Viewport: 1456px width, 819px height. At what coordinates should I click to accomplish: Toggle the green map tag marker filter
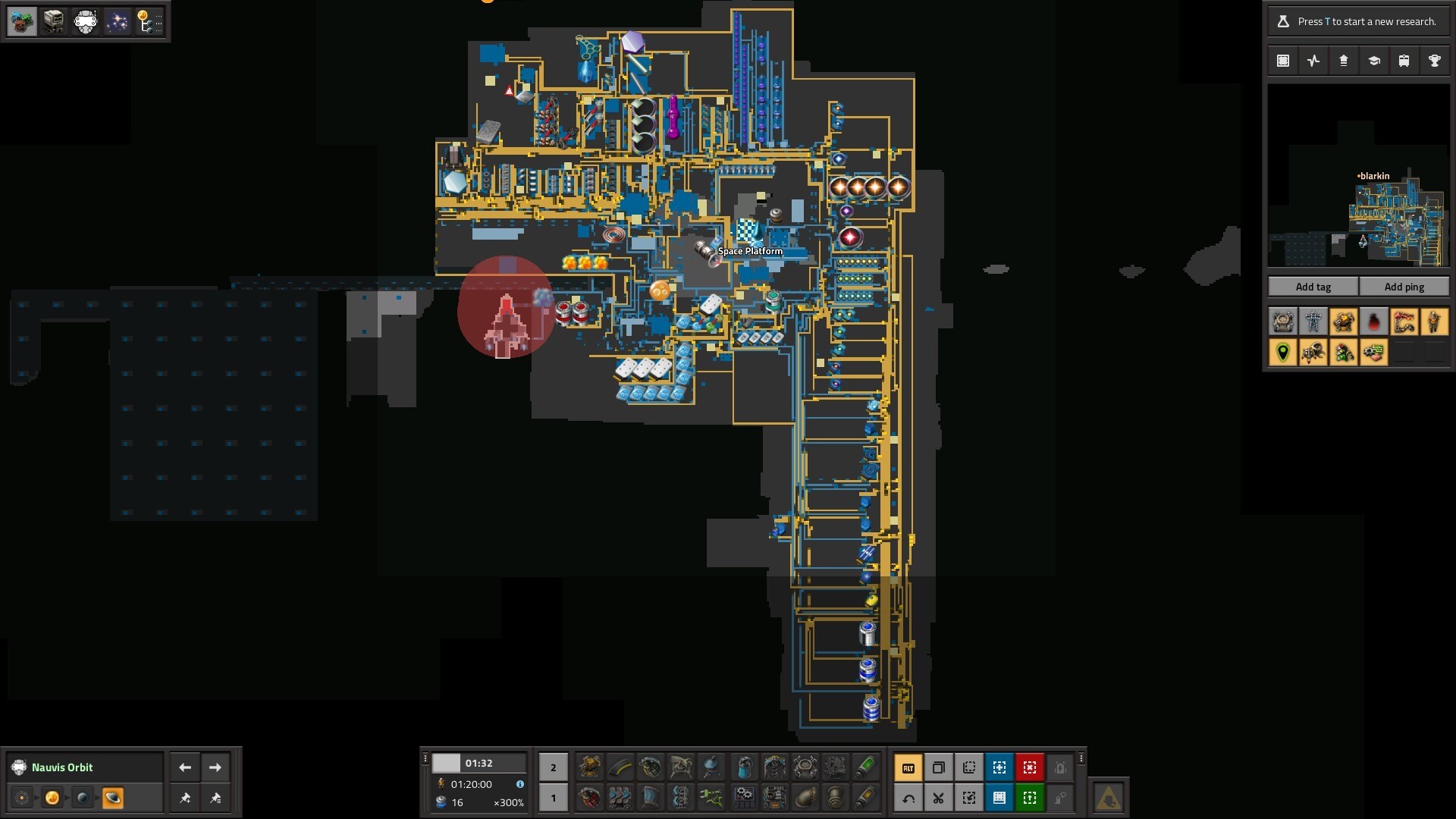(1282, 353)
